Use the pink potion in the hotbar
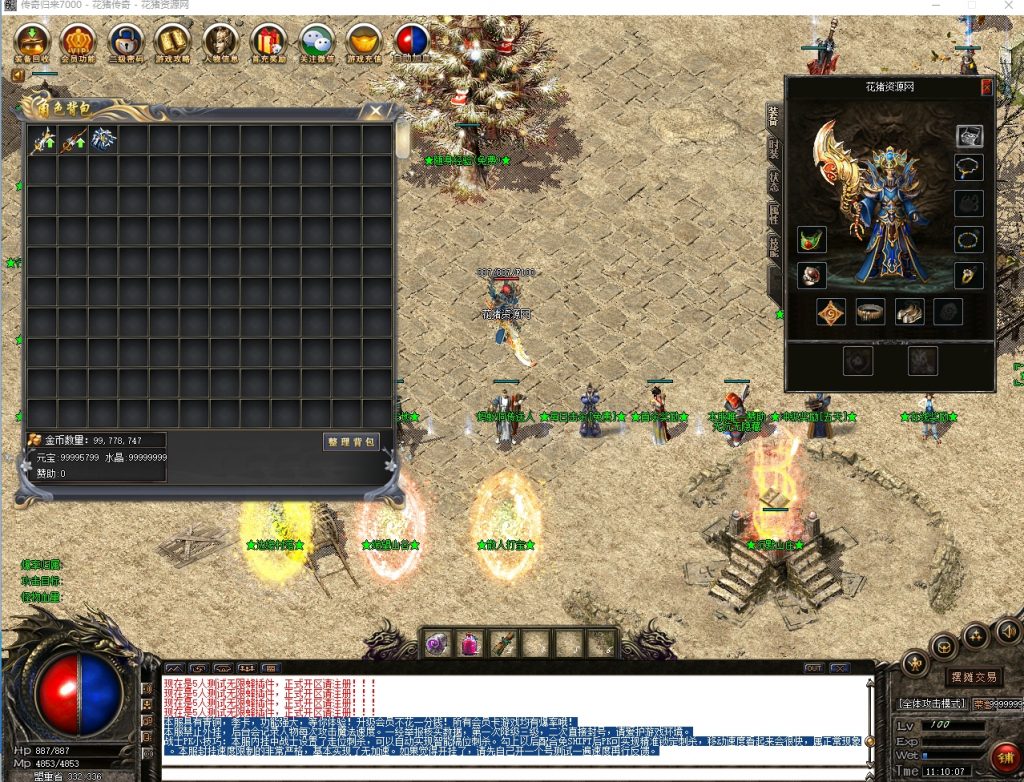 470,644
